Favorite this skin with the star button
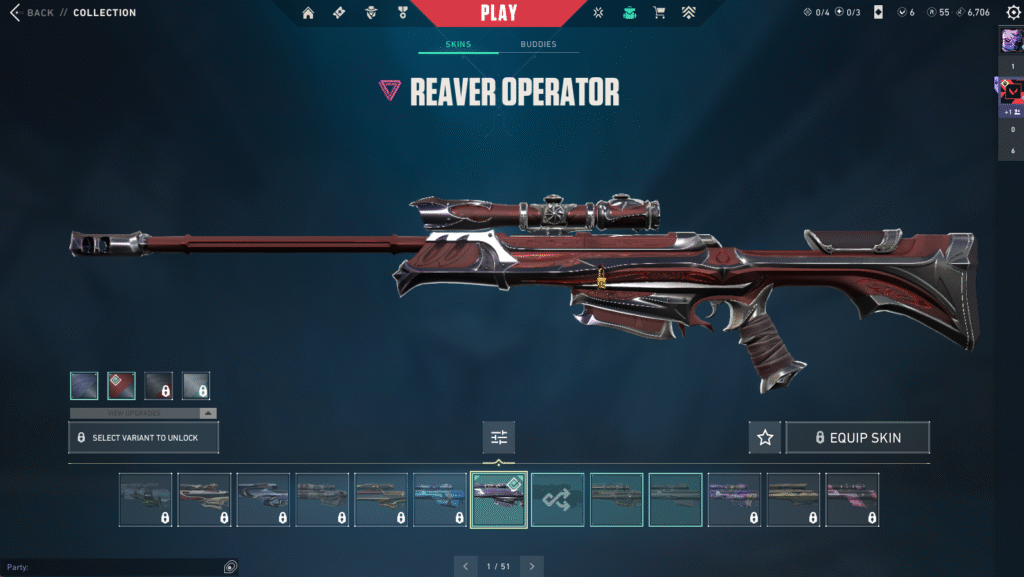This screenshot has height=577, width=1024. point(765,437)
